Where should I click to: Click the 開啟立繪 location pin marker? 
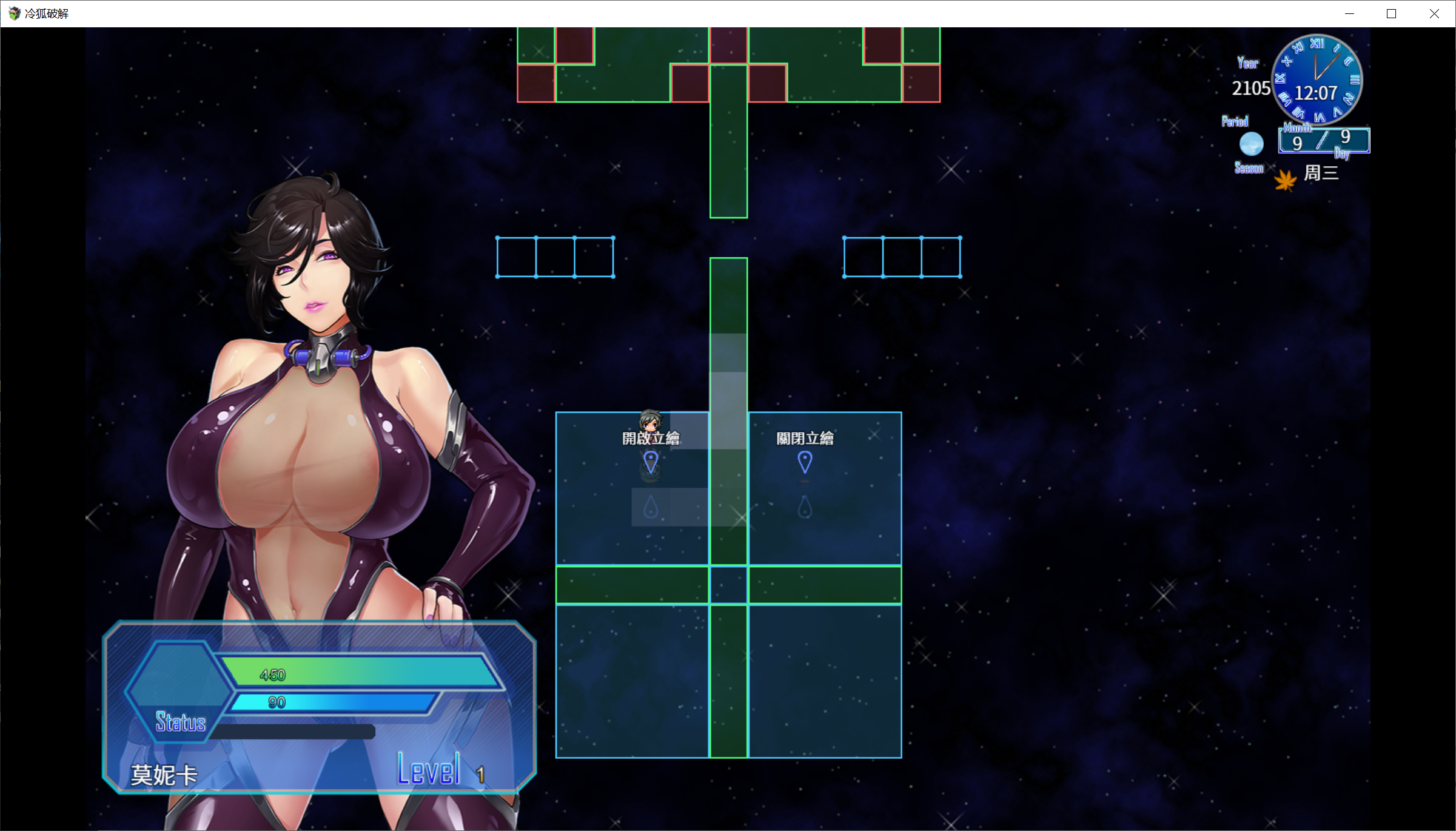click(651, 462)
